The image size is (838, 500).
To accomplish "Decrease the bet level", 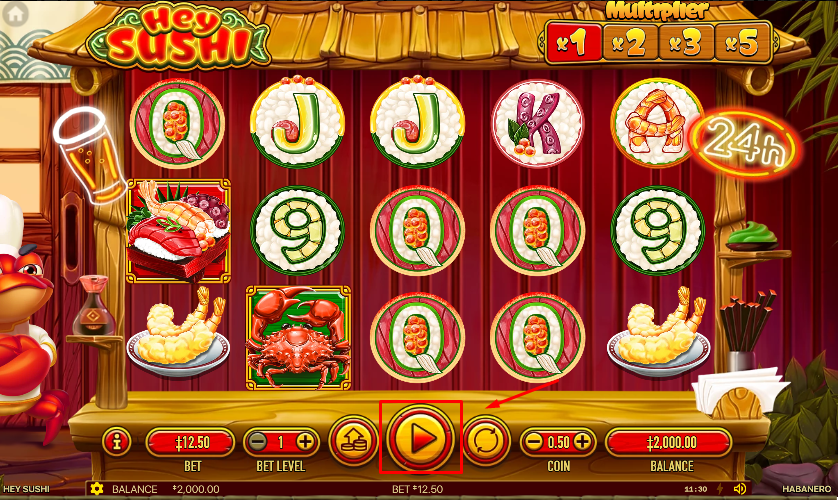I will pos(258,441).
